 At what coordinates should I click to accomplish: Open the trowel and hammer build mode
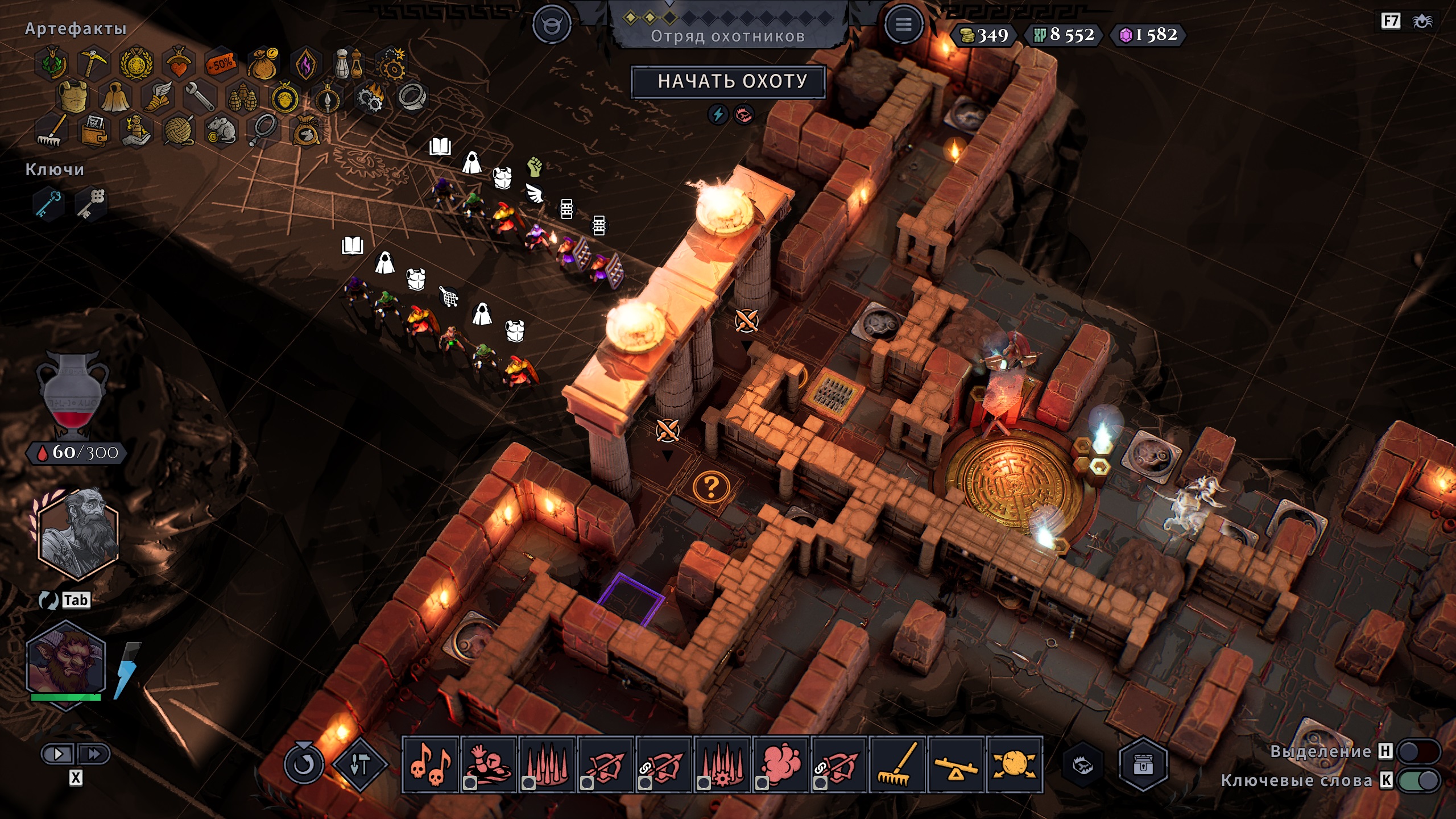click(359, 764)
